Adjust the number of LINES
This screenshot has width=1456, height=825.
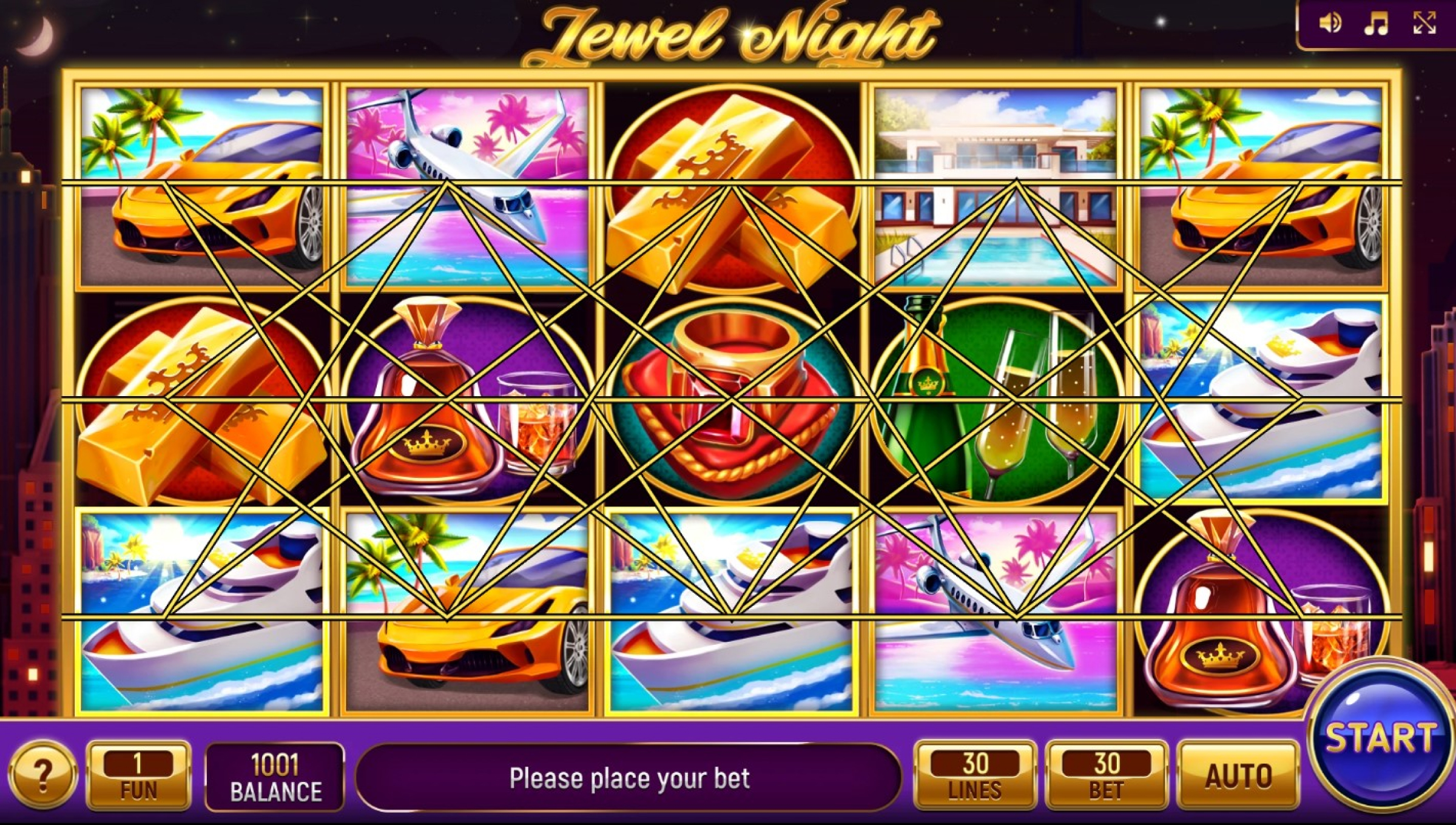(975, 776)
